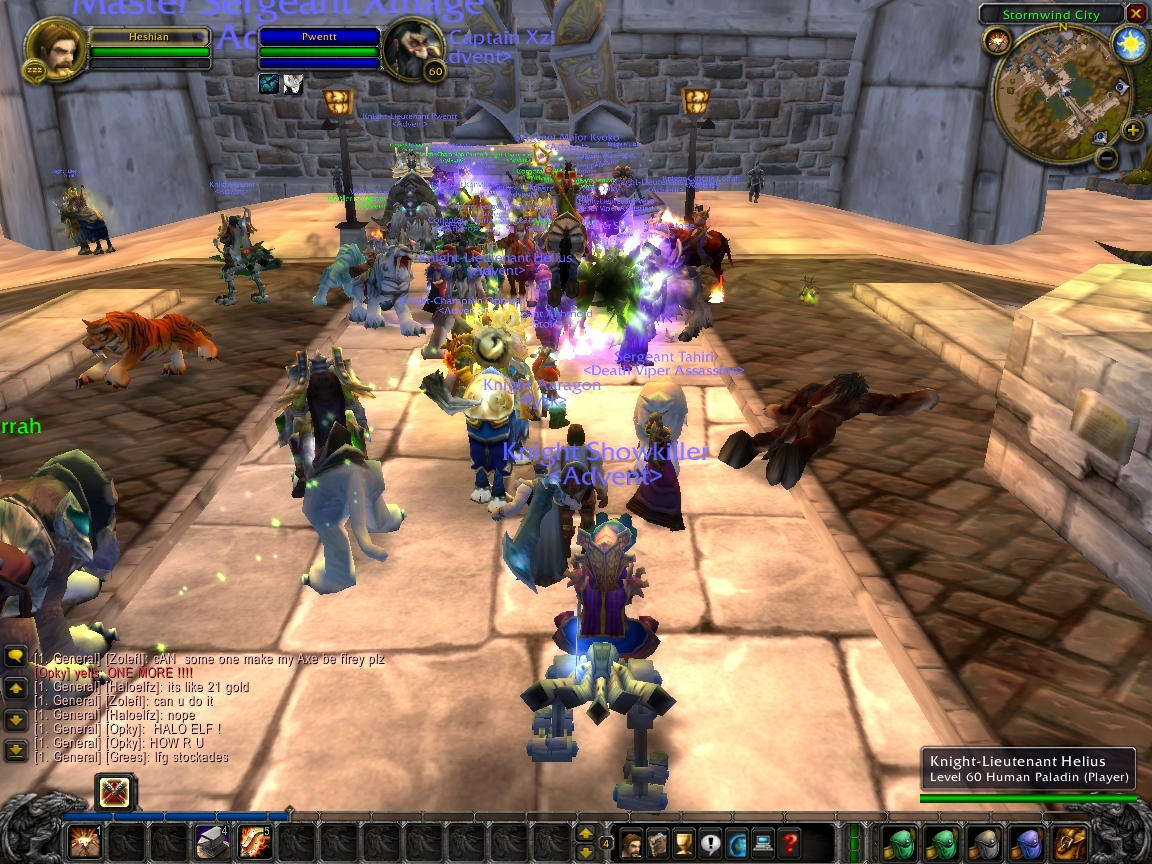Open the spellbook micro button

[659, 843]
